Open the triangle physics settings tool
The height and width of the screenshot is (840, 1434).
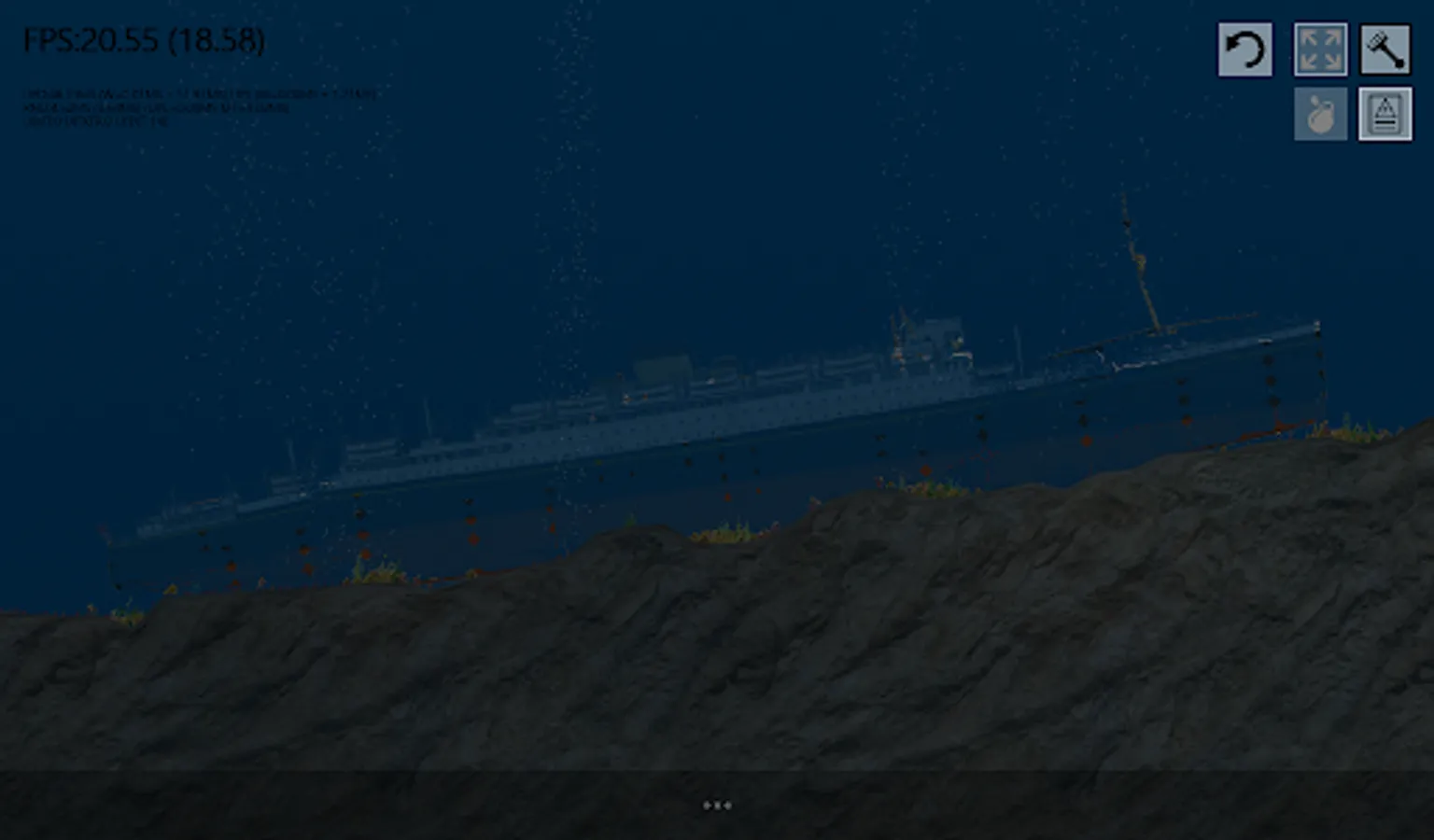coord(1385,113)
